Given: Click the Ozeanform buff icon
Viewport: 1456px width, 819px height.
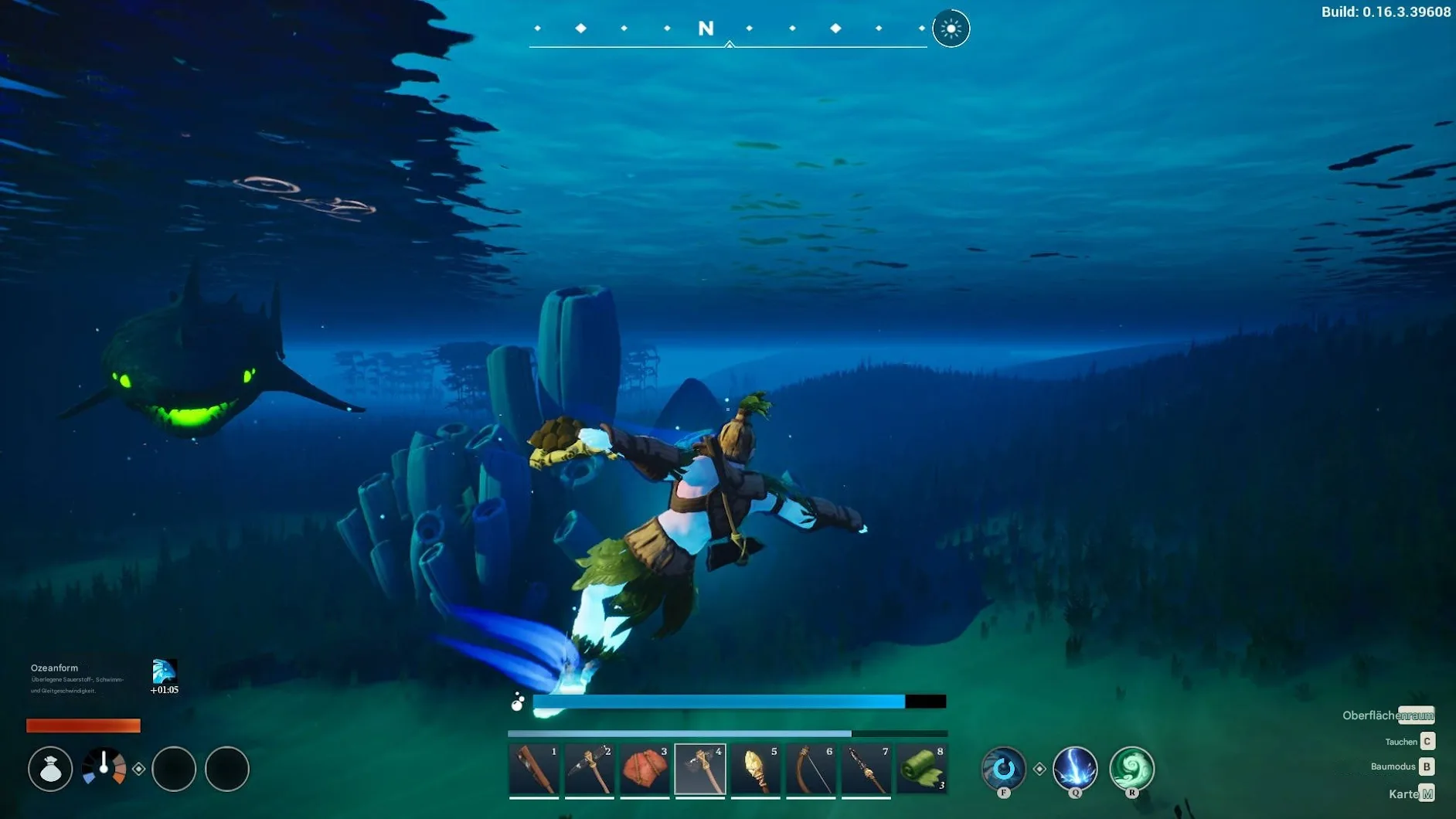Looking at the screenshot, I should point(164,671).
